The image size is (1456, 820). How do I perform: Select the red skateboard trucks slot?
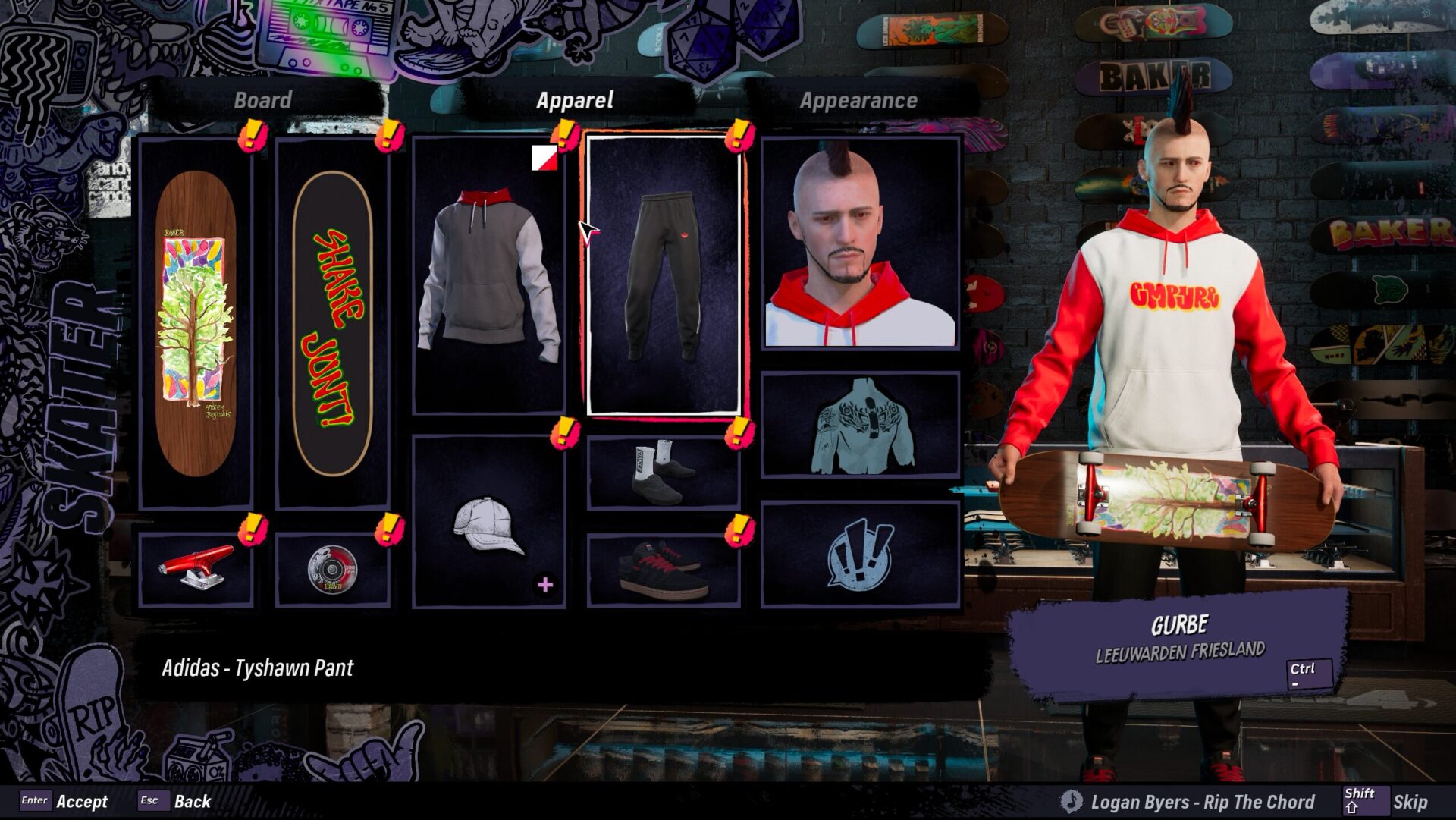point(196,570)
